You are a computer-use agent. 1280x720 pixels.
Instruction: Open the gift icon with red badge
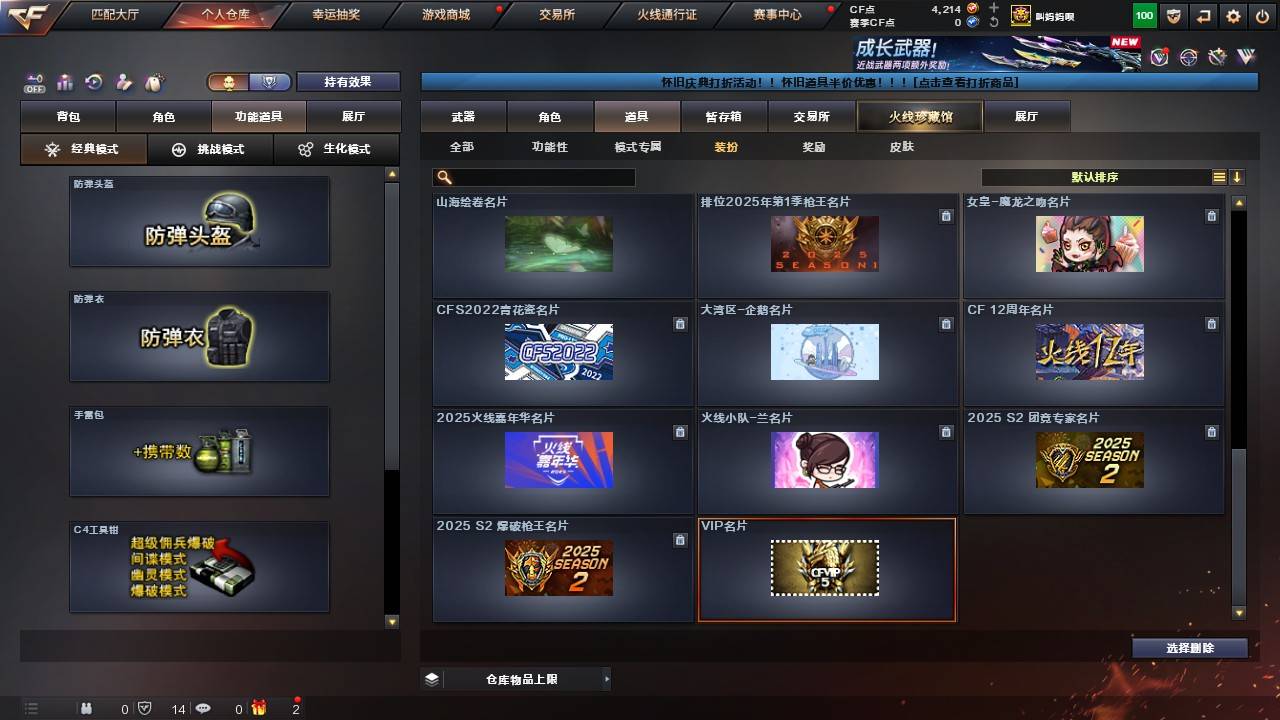pos(260,708)
